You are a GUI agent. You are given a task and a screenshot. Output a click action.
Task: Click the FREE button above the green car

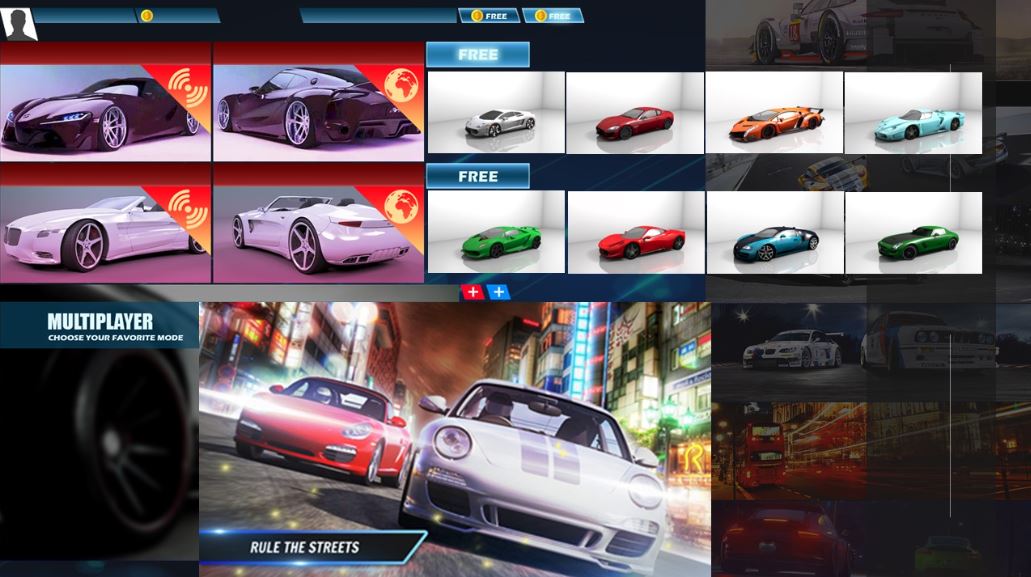coord(477,177)
